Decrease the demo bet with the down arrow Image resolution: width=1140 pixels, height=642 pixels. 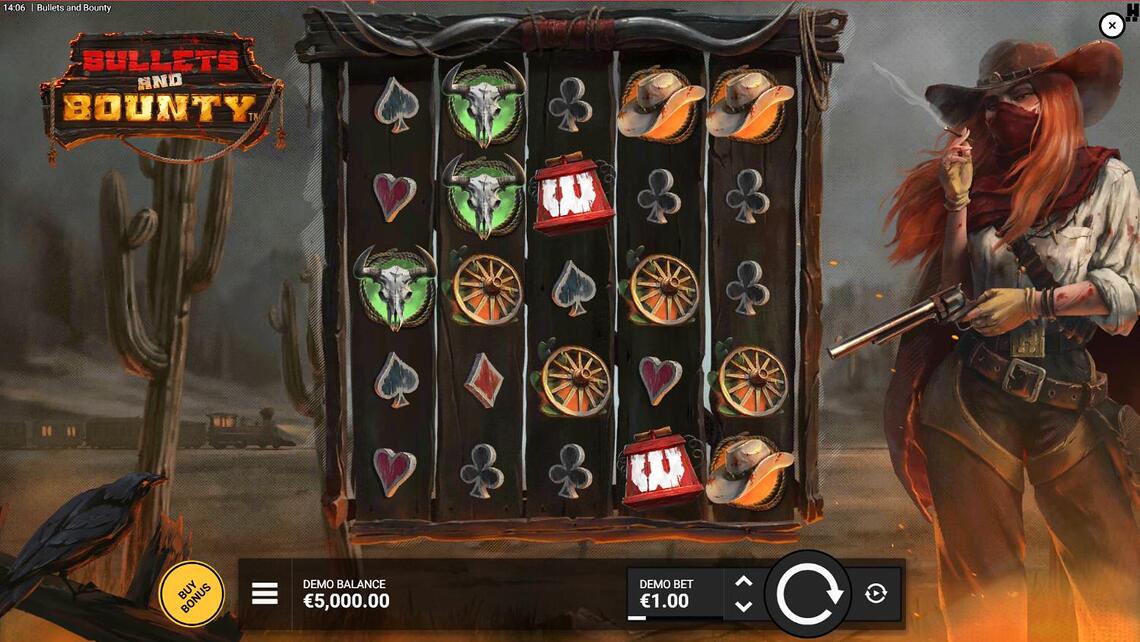[x=743, y=606]
